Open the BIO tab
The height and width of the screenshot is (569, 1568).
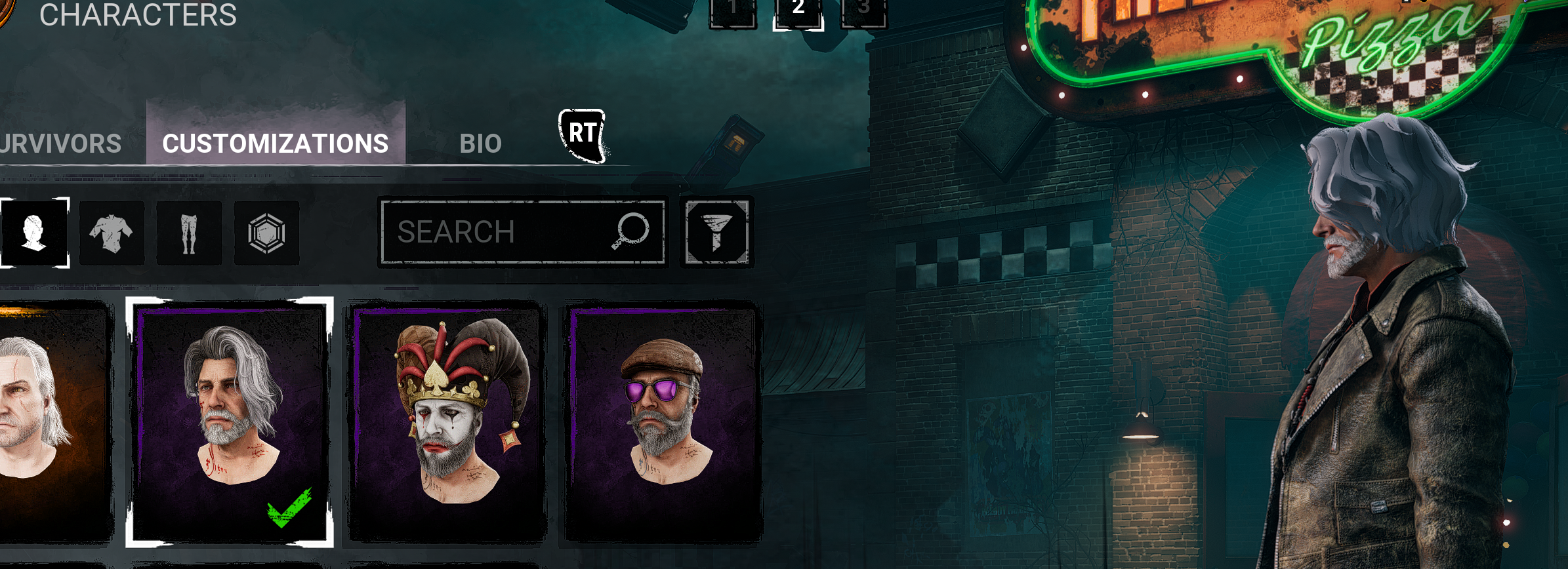[481, 144]
